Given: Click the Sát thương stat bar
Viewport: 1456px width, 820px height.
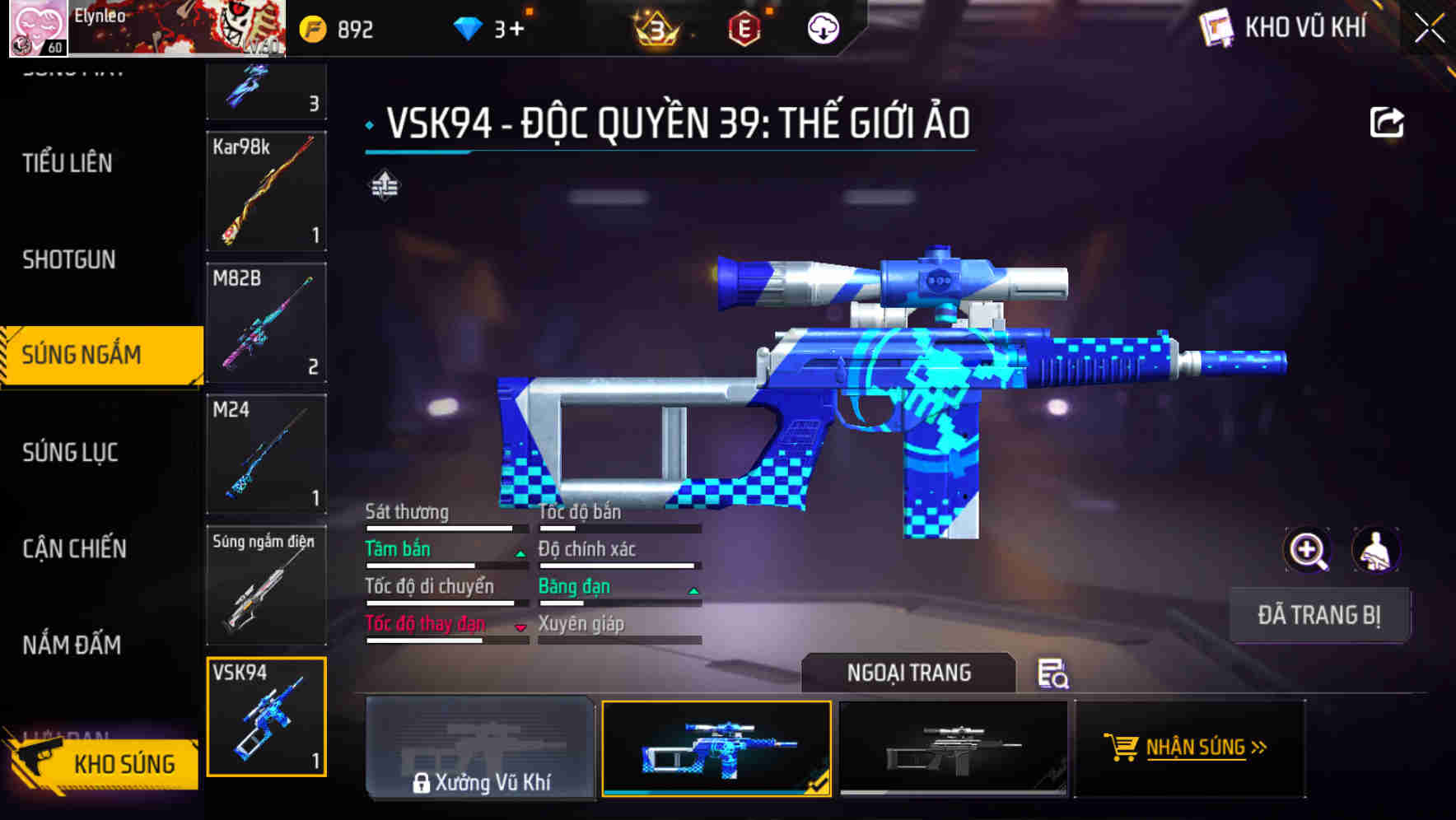Looking at the screenshot, I should pos(445,528).
